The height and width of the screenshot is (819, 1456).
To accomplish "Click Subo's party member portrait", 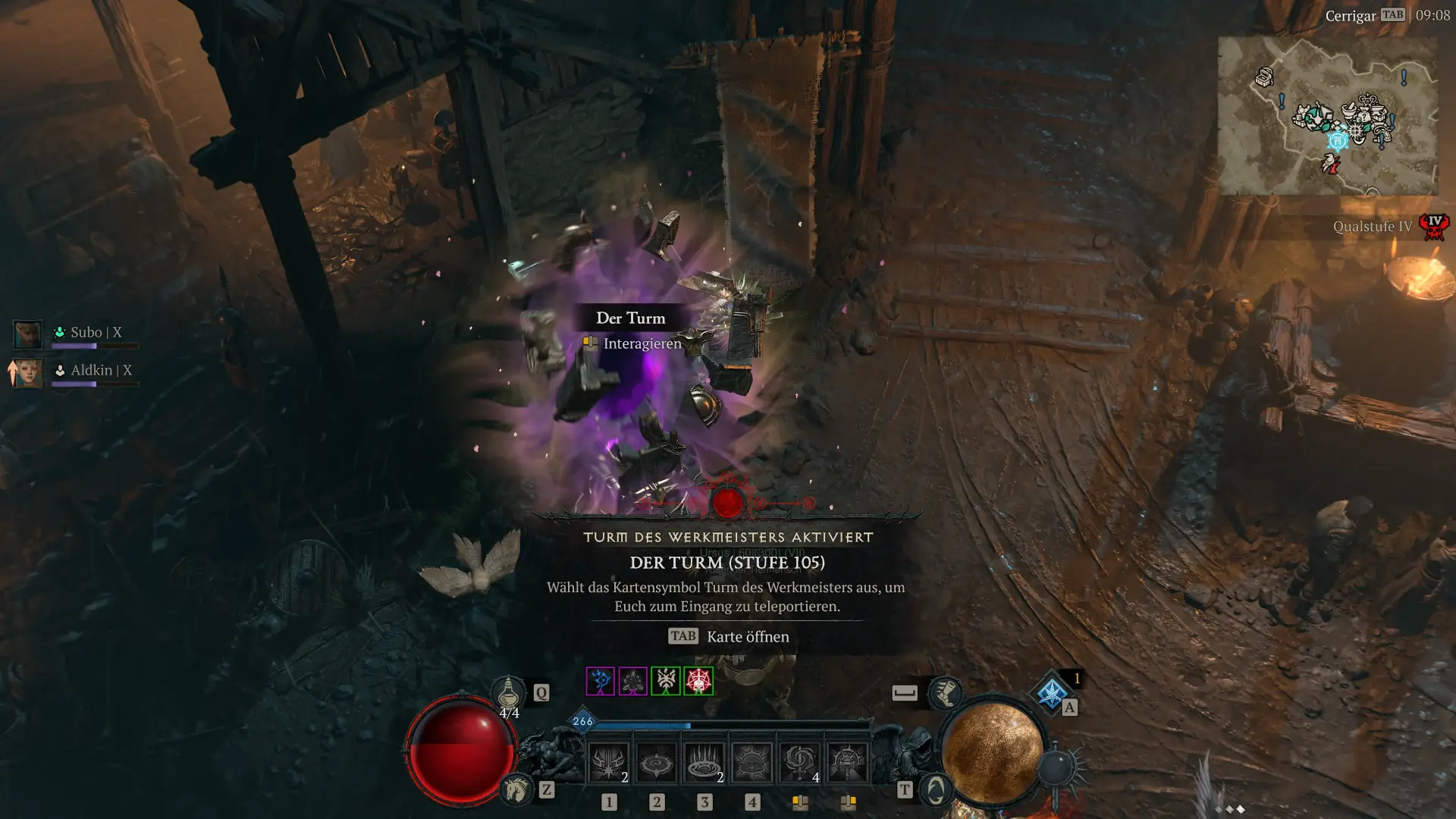I will [x=27, y=333].
